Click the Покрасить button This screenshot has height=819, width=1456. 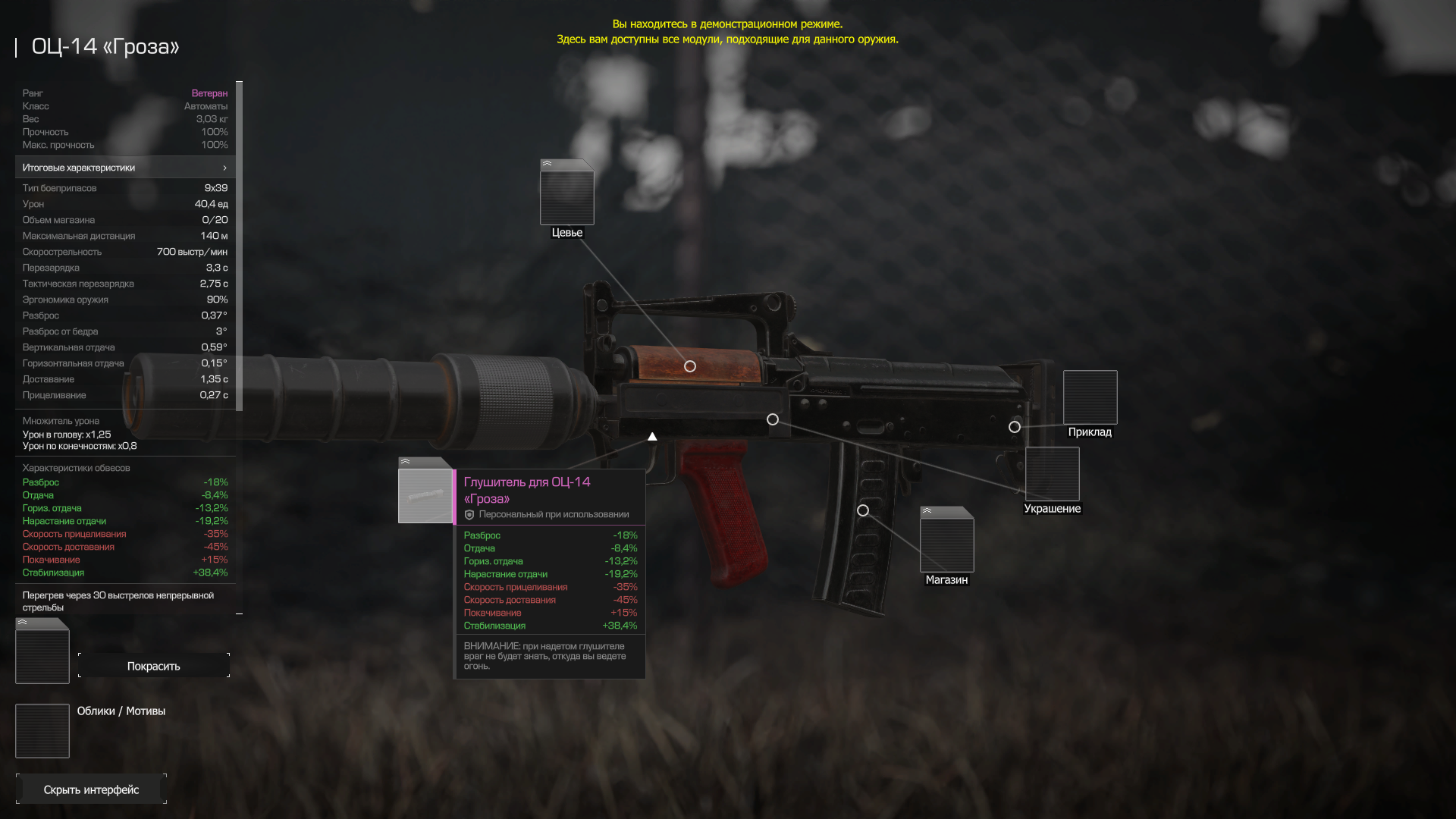(153, 666)
